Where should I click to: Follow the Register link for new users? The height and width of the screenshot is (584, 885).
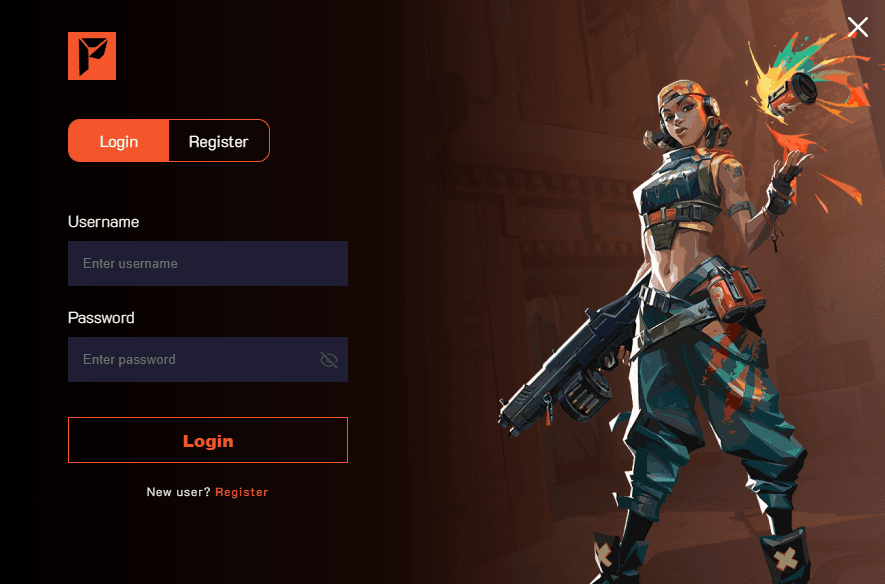(x=241, y=492)
